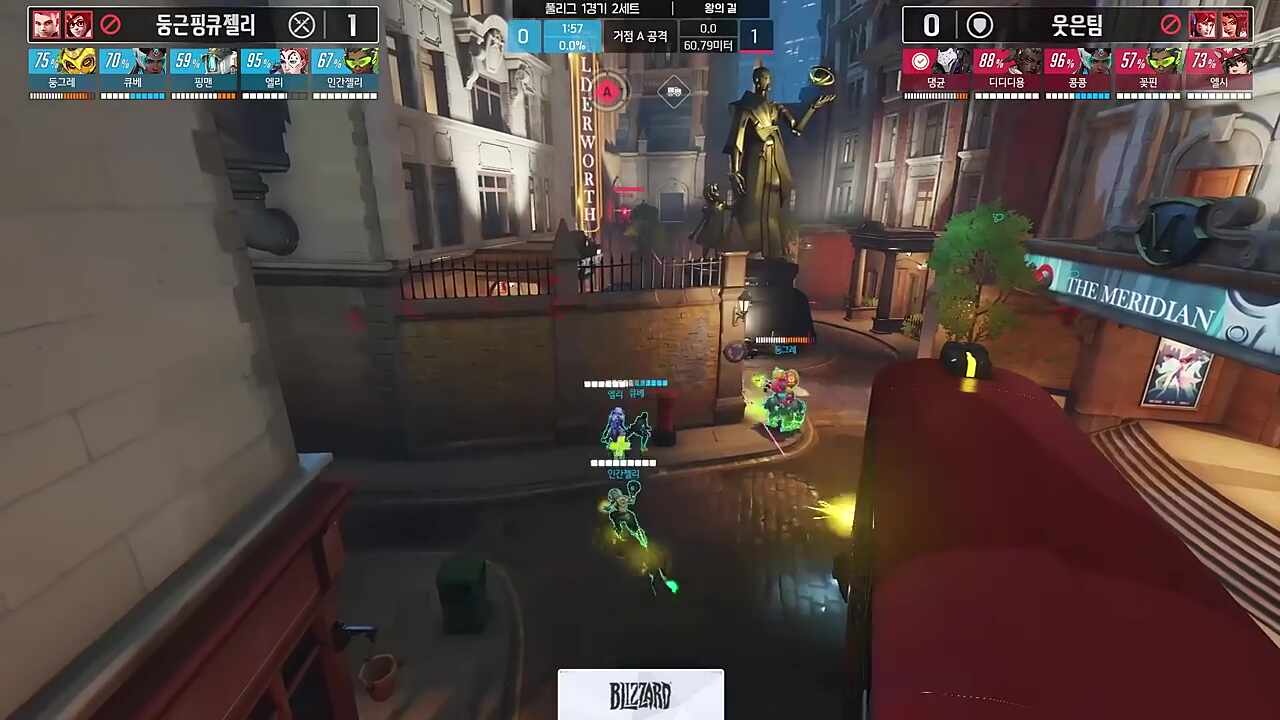Click the Blizzard logo at the bottom
Viewport: 1280px width, 720px height.
[x=640, y=695]
